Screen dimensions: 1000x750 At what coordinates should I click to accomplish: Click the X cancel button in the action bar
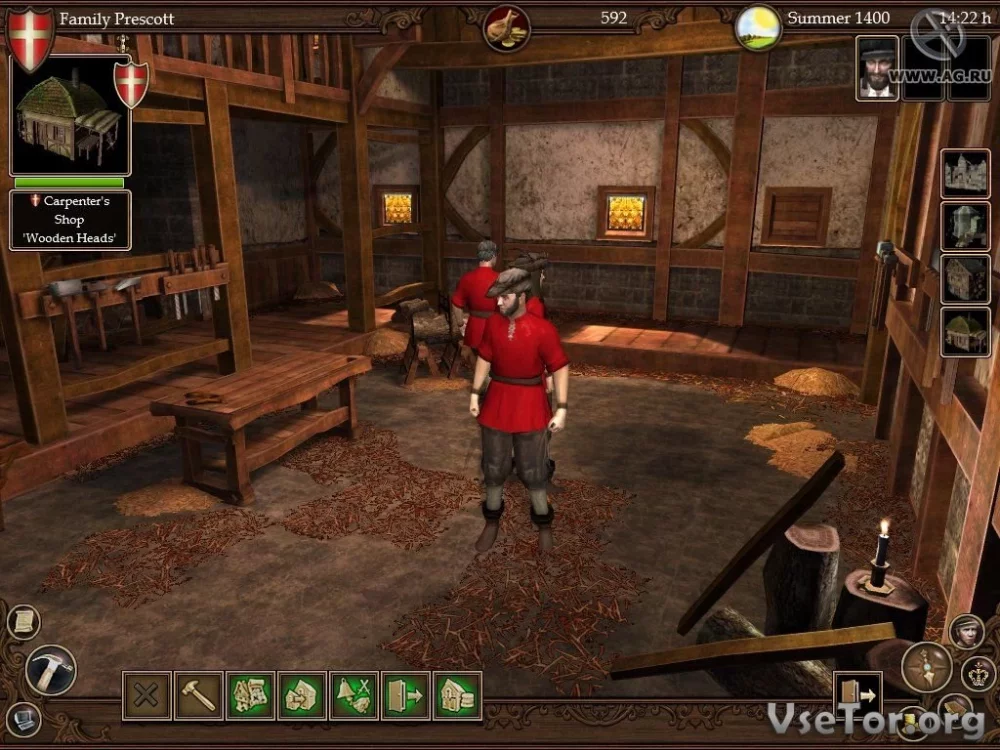coord(147,695)
